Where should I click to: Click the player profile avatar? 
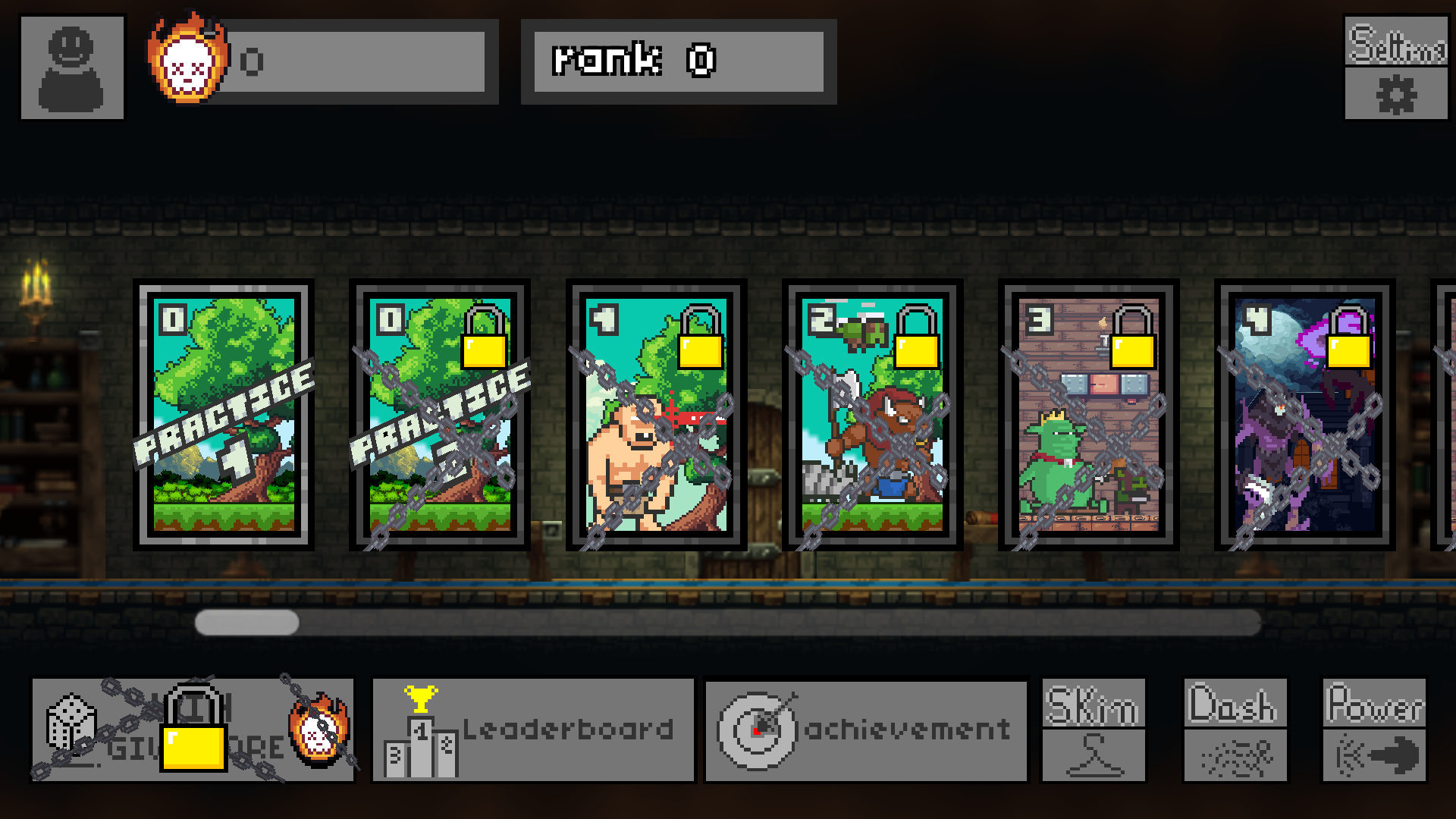tap(72, 67)
